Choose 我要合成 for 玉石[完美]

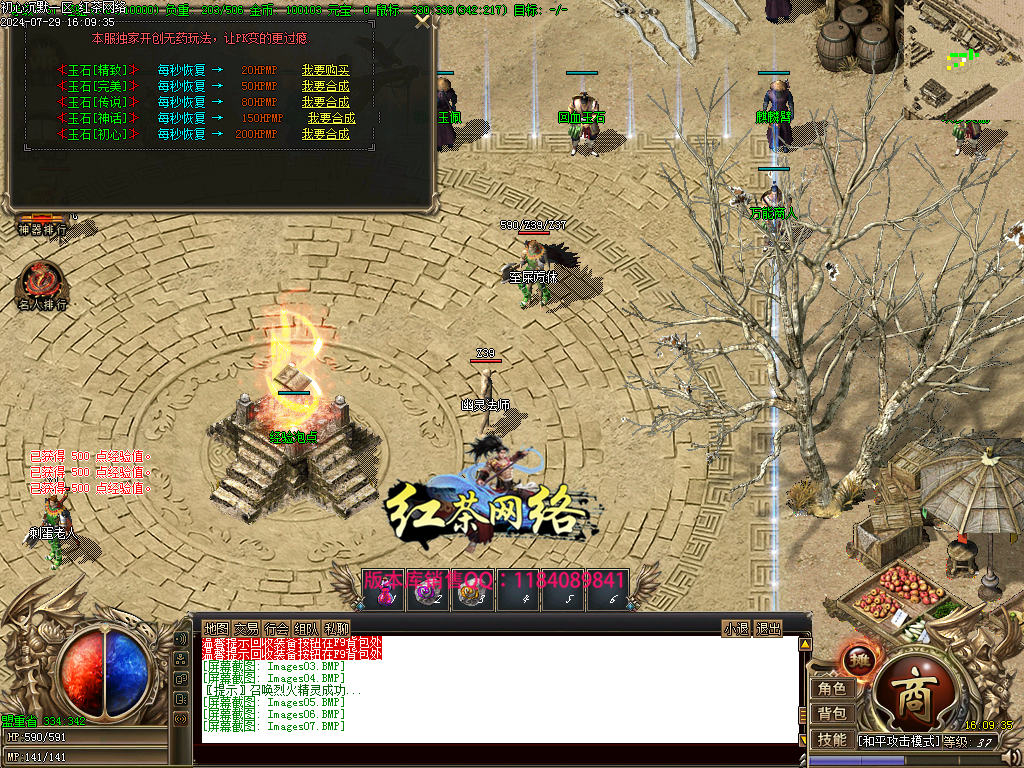point(325,86)
